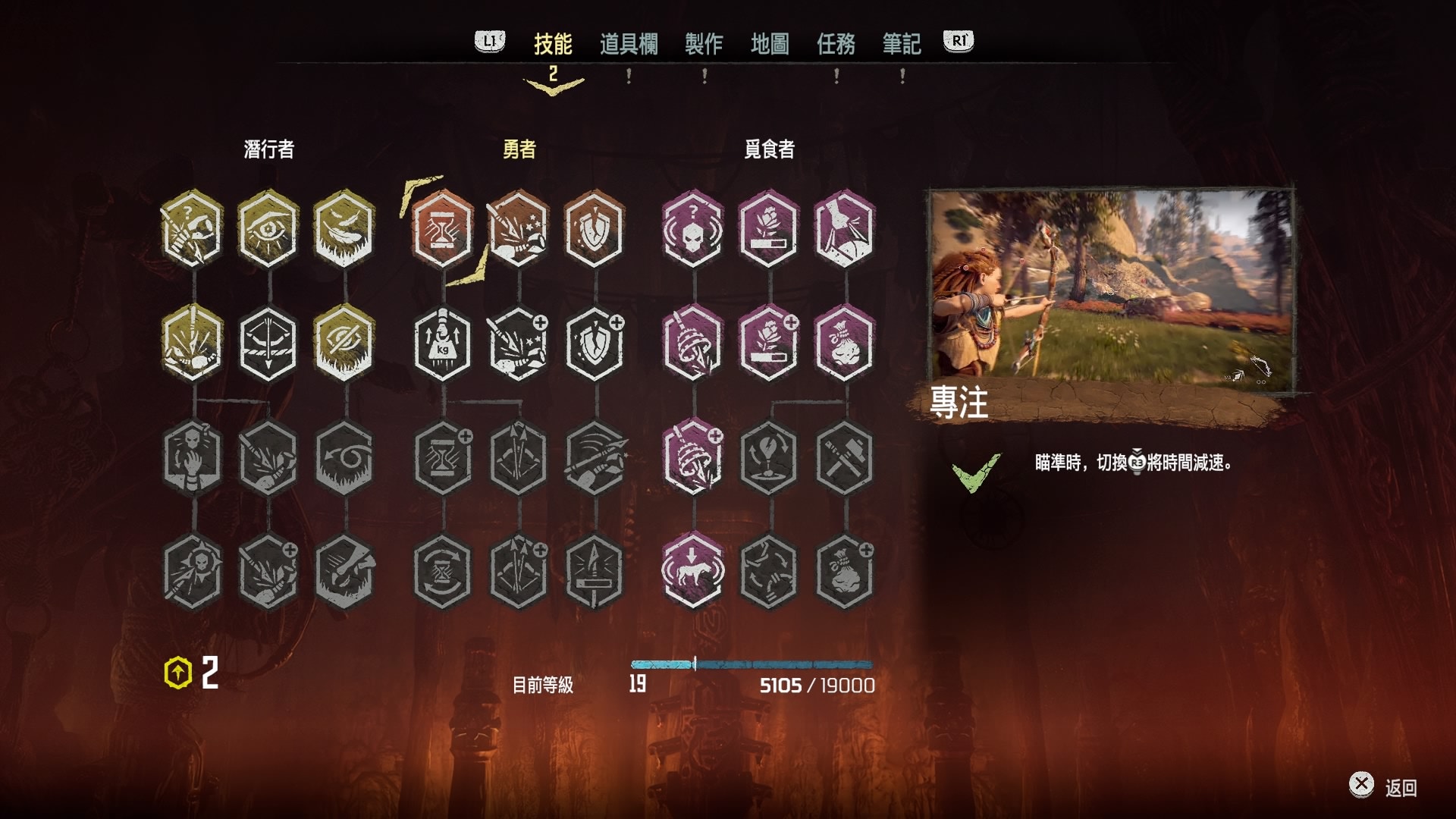Viewport: 1456px width, 819px height.
Task: Choose the eye skill in 潛行者 tree
Action: pyautogui.click(x=268, y=229)
